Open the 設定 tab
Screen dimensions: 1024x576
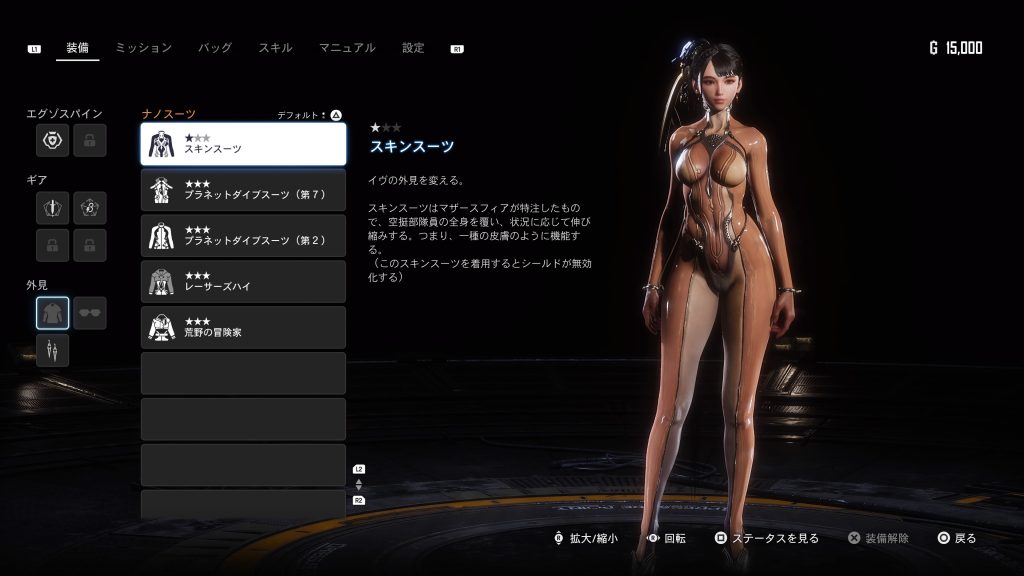click(413, 48)
